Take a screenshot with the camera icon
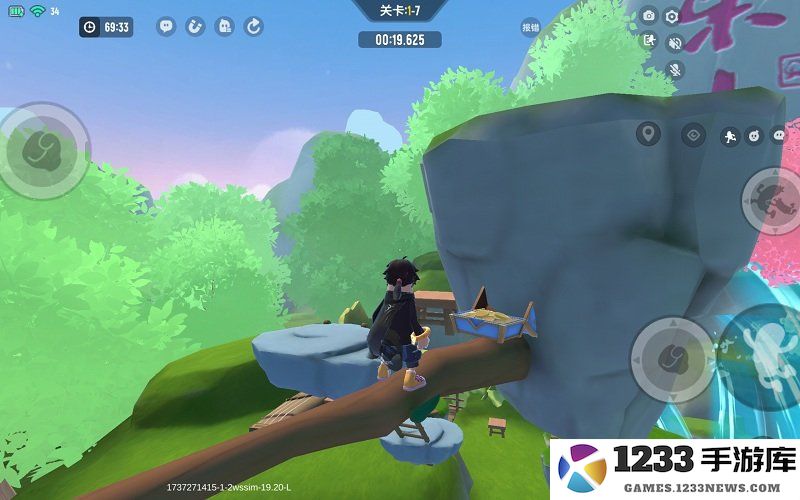 (649, 16)
